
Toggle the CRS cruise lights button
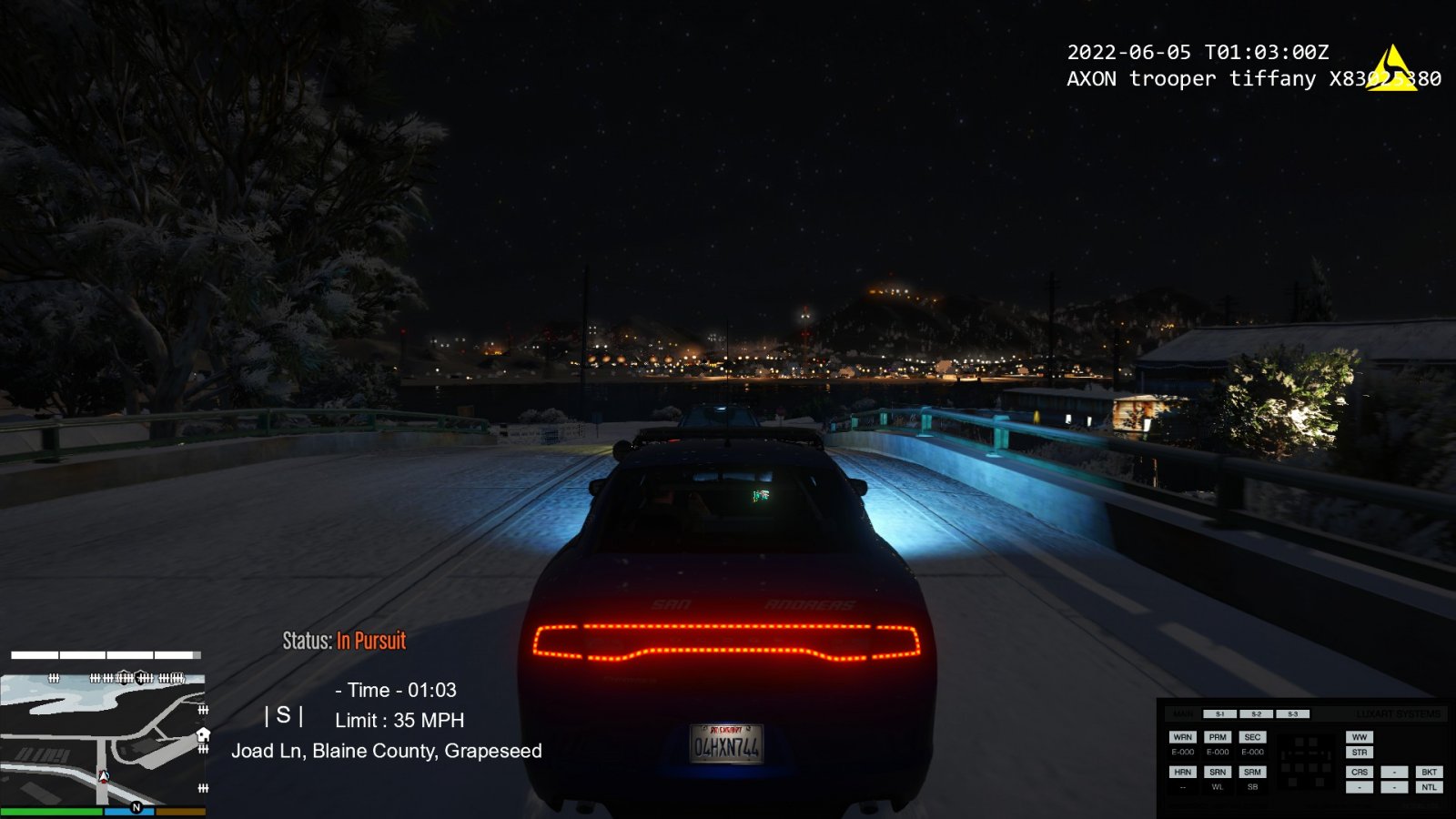tap(1360, 772)
